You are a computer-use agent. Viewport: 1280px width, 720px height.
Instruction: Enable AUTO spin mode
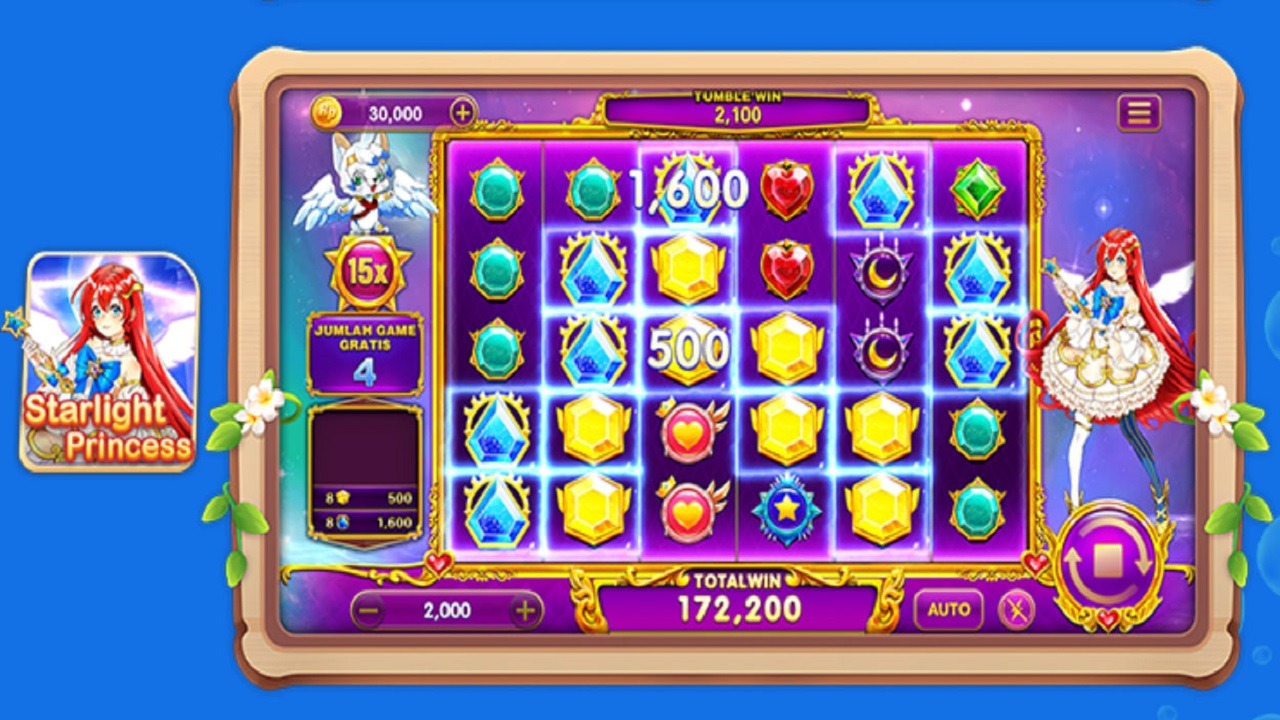pos(948,609)
